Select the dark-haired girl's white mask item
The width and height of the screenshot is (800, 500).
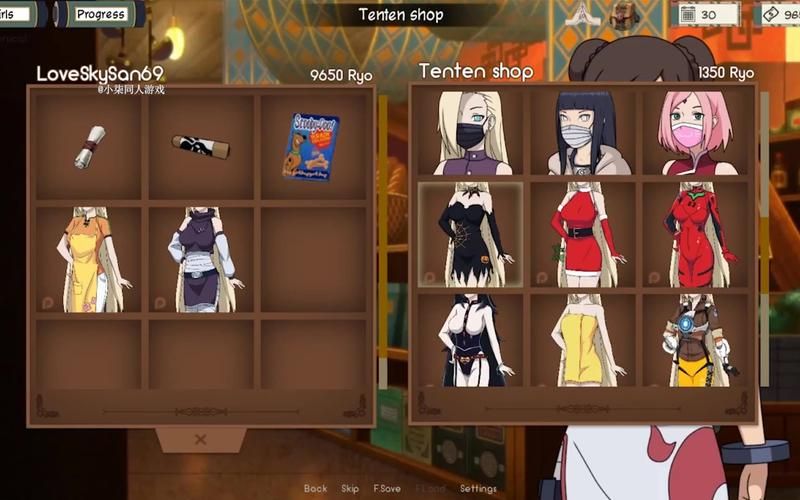(584, 132)
